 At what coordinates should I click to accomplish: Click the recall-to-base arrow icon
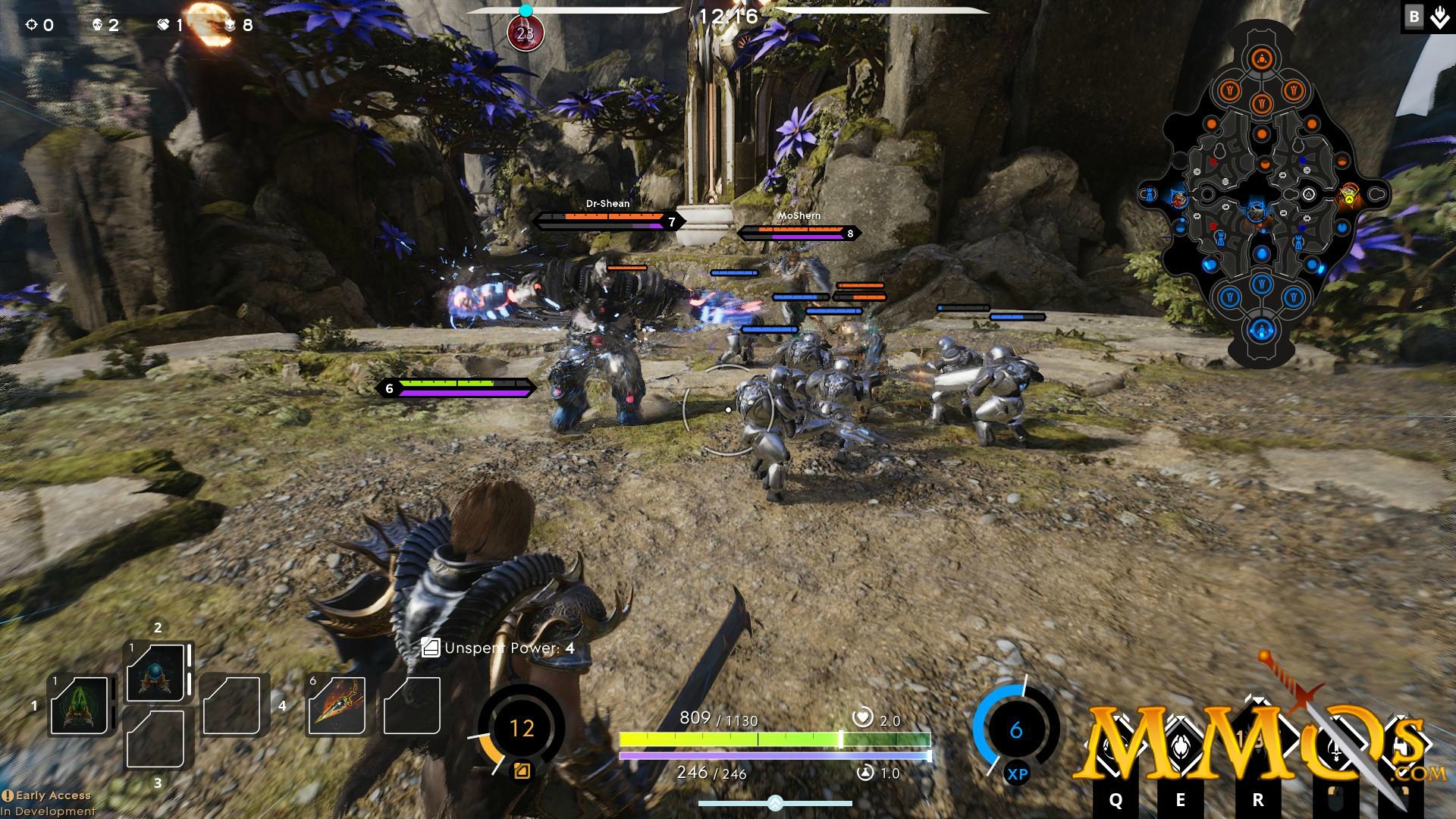(1439, 17)
